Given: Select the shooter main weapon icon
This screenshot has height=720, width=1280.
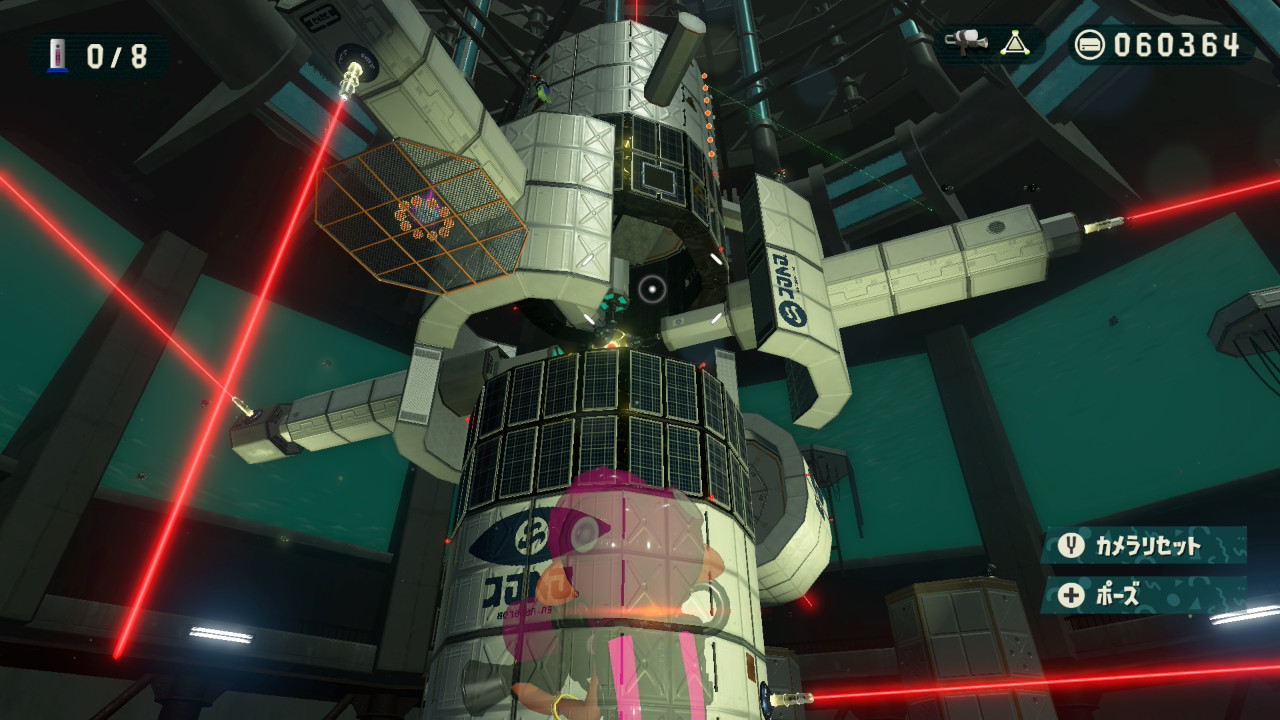Looking at the screenshot, I should (964, 43).
